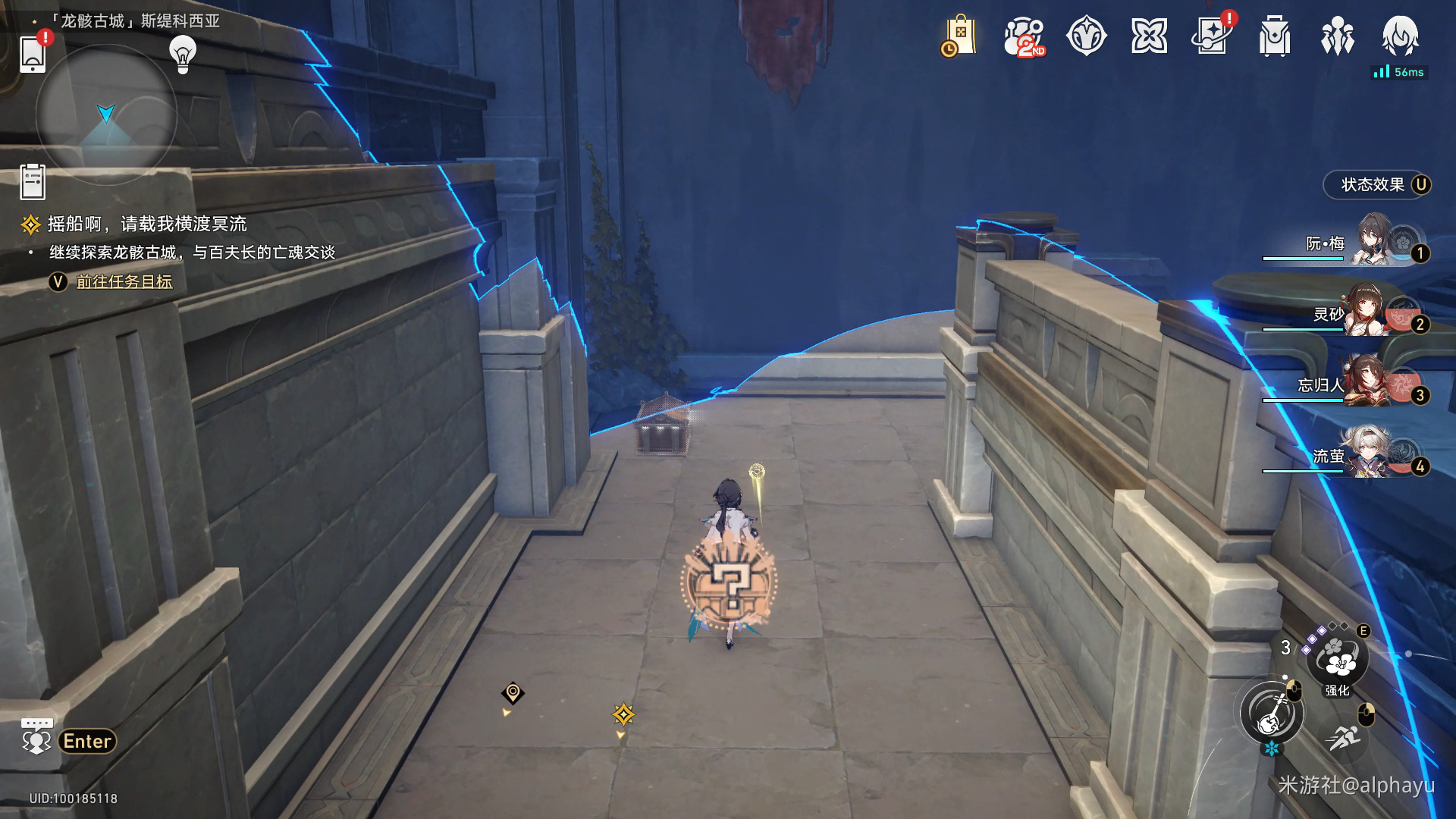Open the shopping bag store icon
This screenshot has width=1456, height=819.
pos(959,36)
